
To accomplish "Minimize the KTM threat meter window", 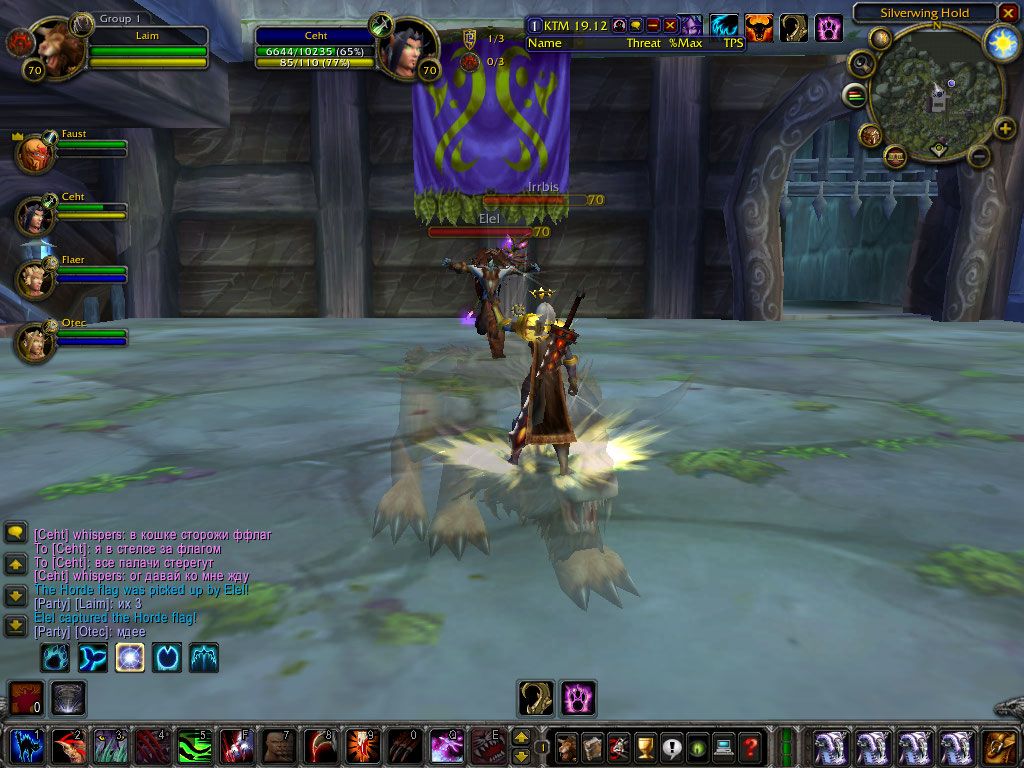I will [653, 25].
